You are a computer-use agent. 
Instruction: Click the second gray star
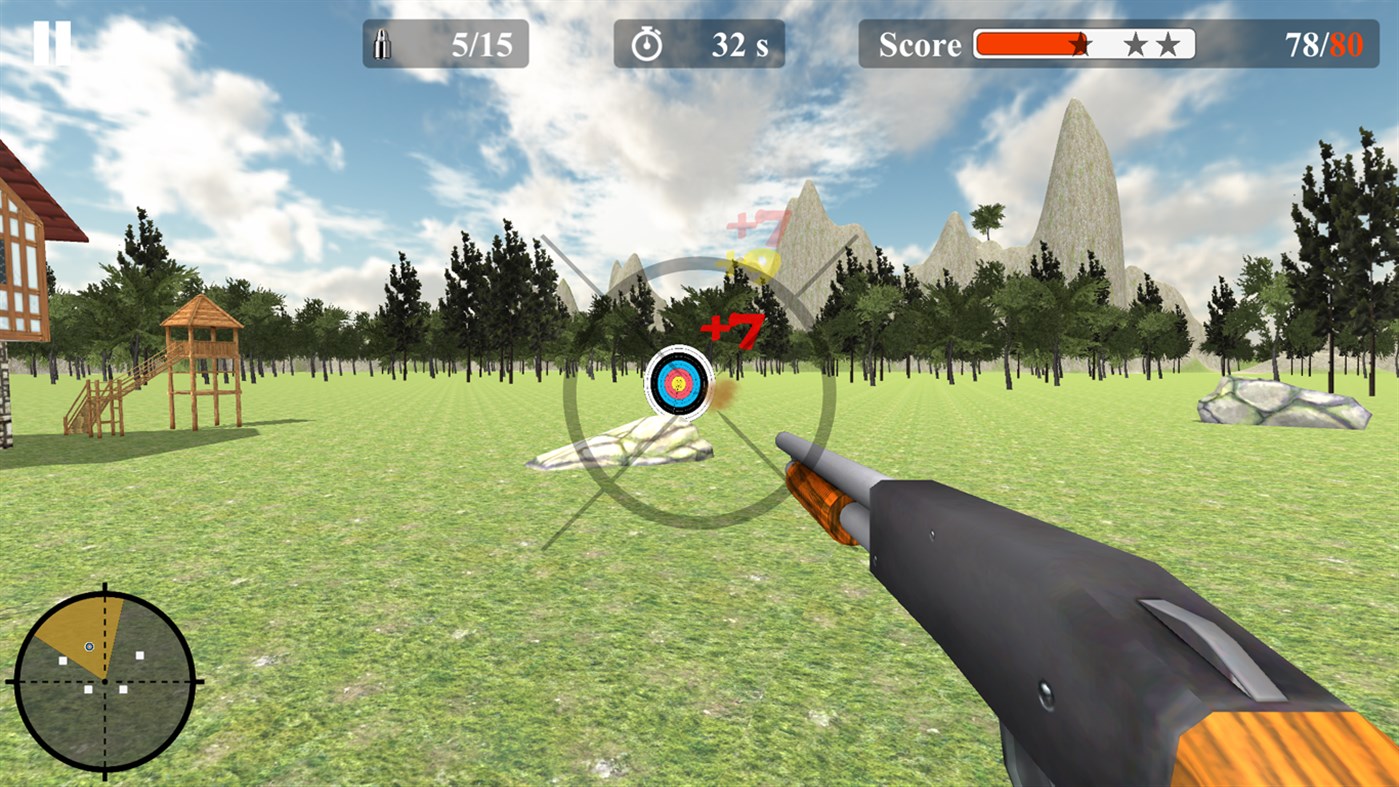click(x=1170, y=43)
